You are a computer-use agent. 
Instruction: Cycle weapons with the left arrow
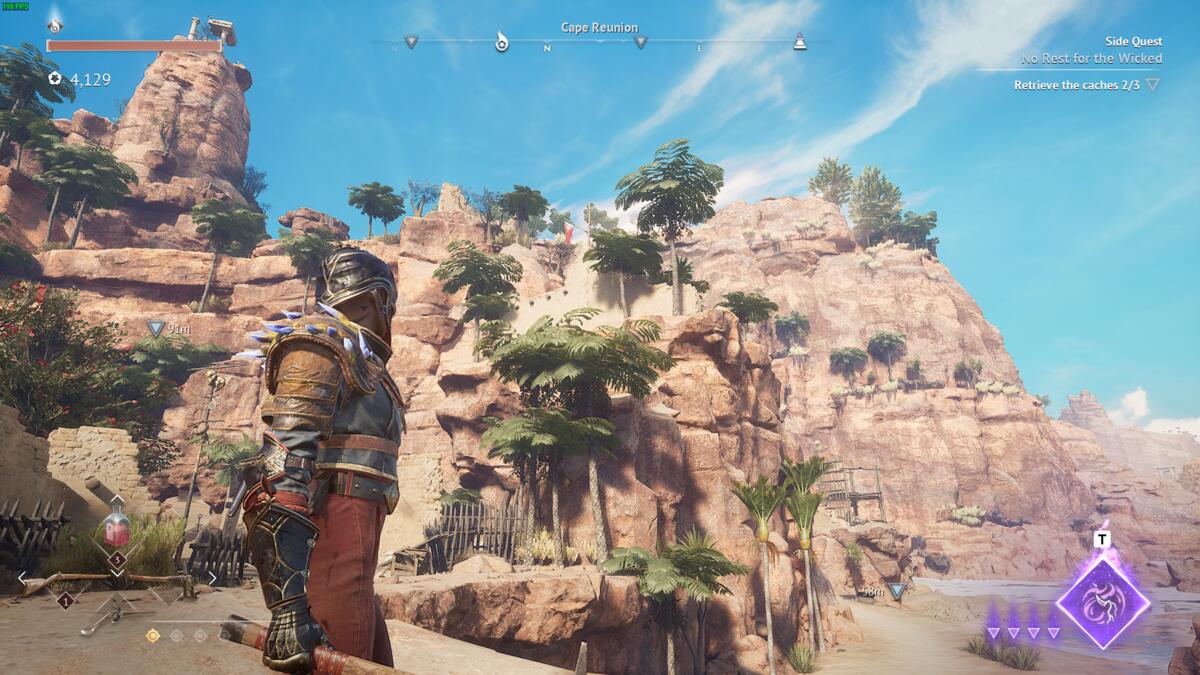pyautogui.click(x=22, y=578)
